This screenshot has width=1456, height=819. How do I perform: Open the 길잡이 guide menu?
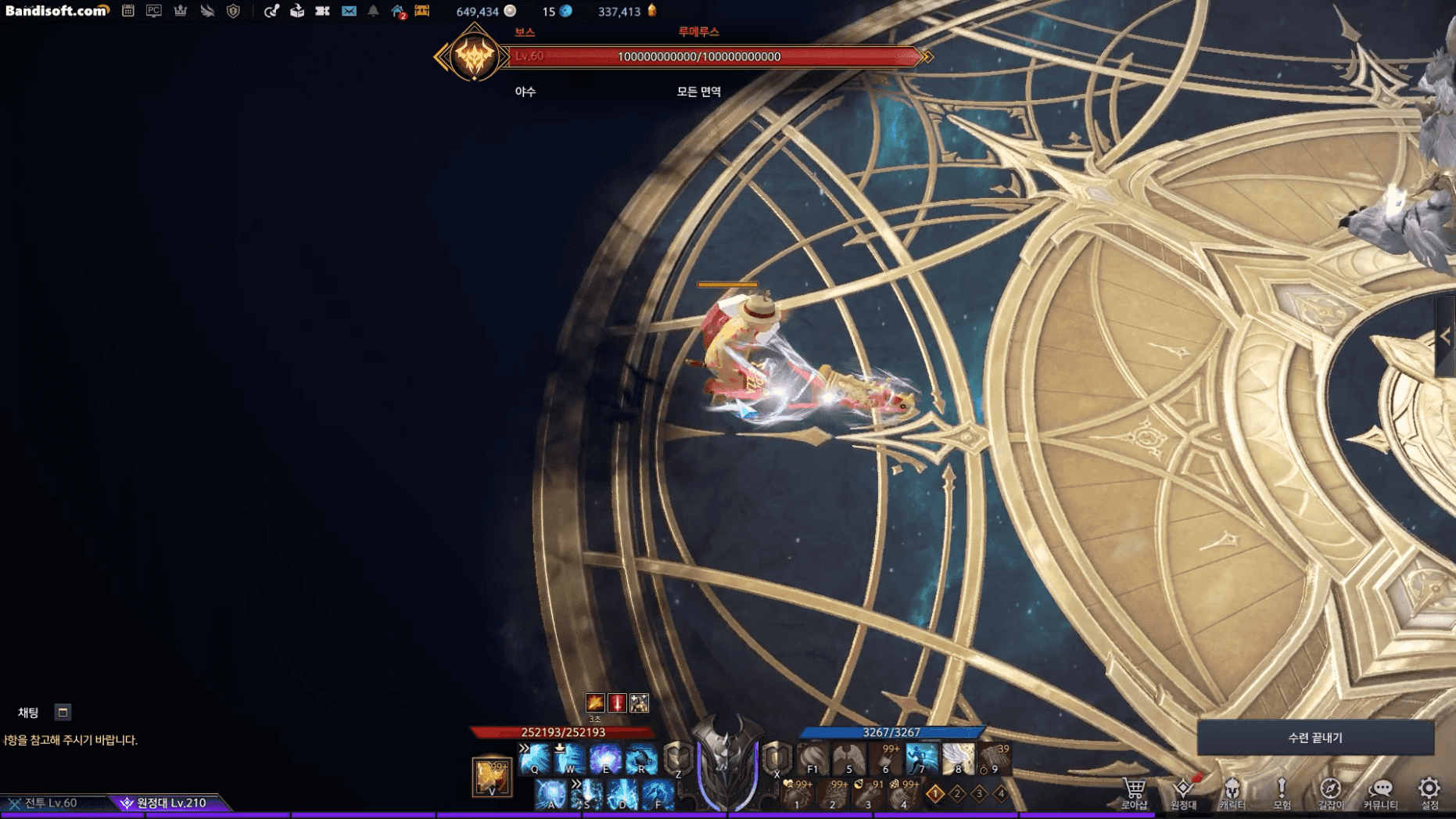1330,792
